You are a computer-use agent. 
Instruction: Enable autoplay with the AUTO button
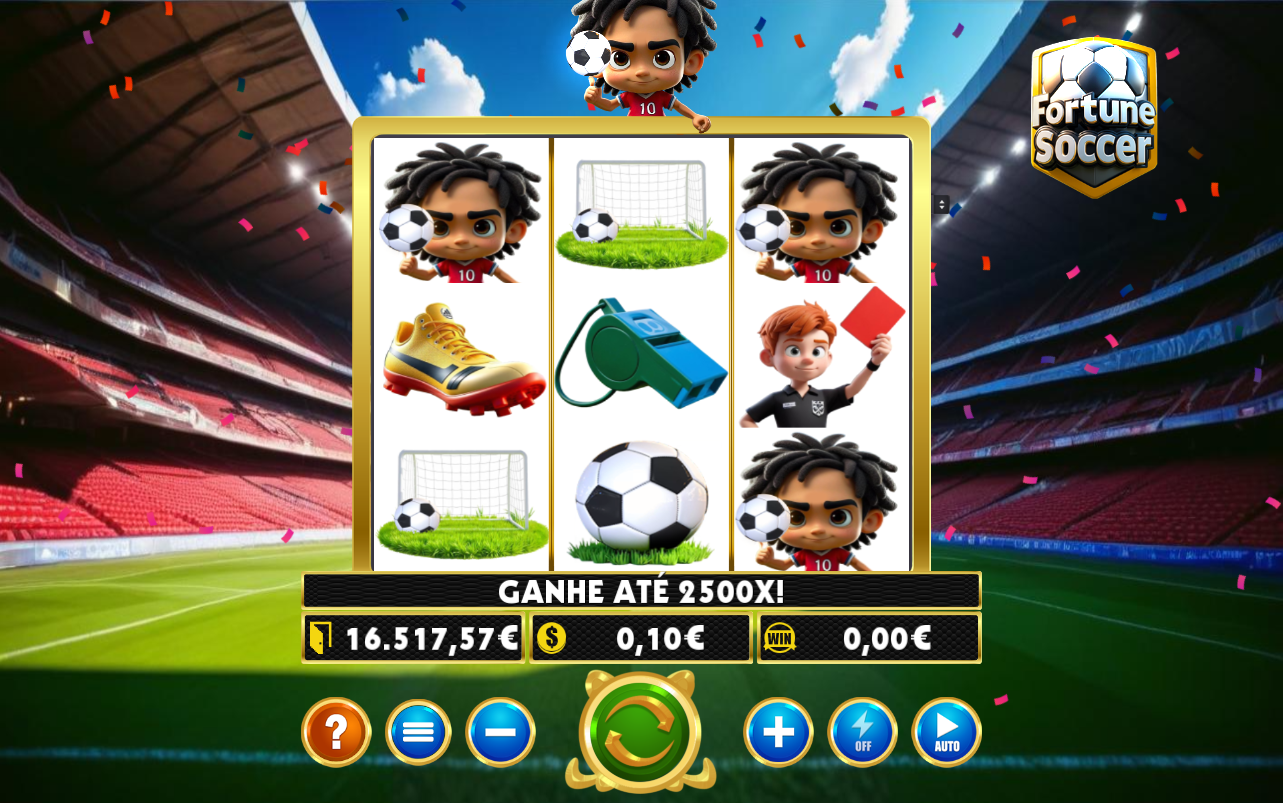[x=946, y=732]
